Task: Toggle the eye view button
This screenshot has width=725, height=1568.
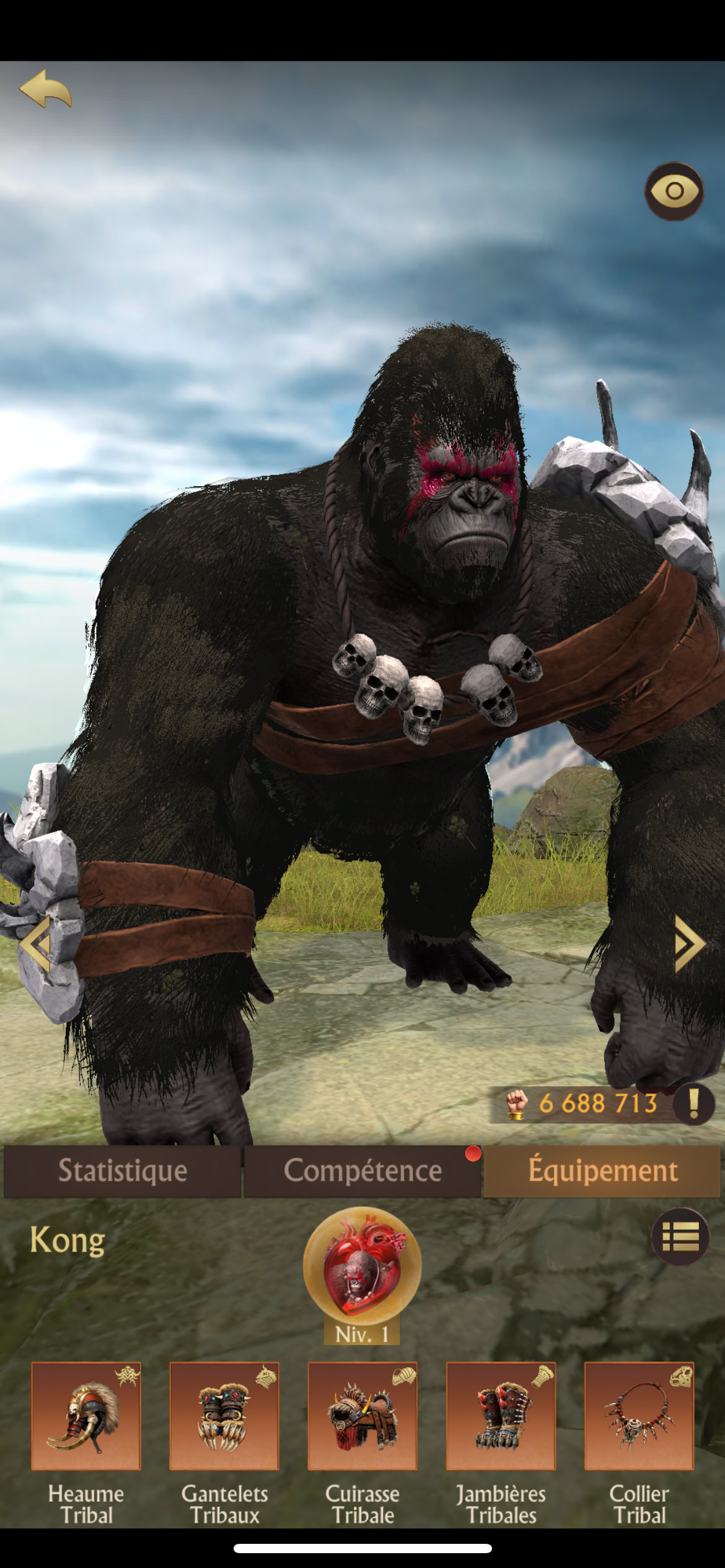Action: point(674,191)
